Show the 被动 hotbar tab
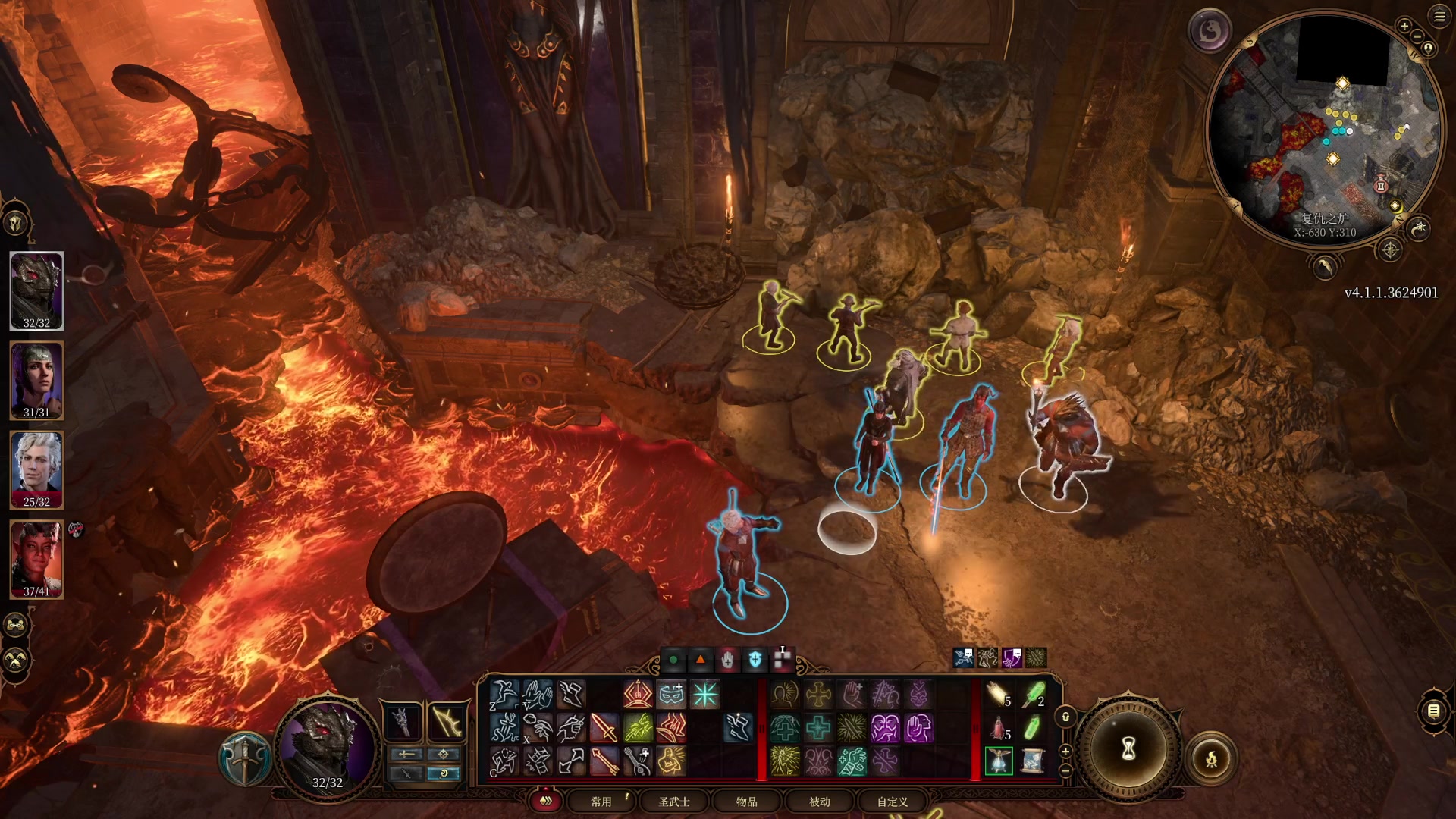1456x819 pixels. 820,802
